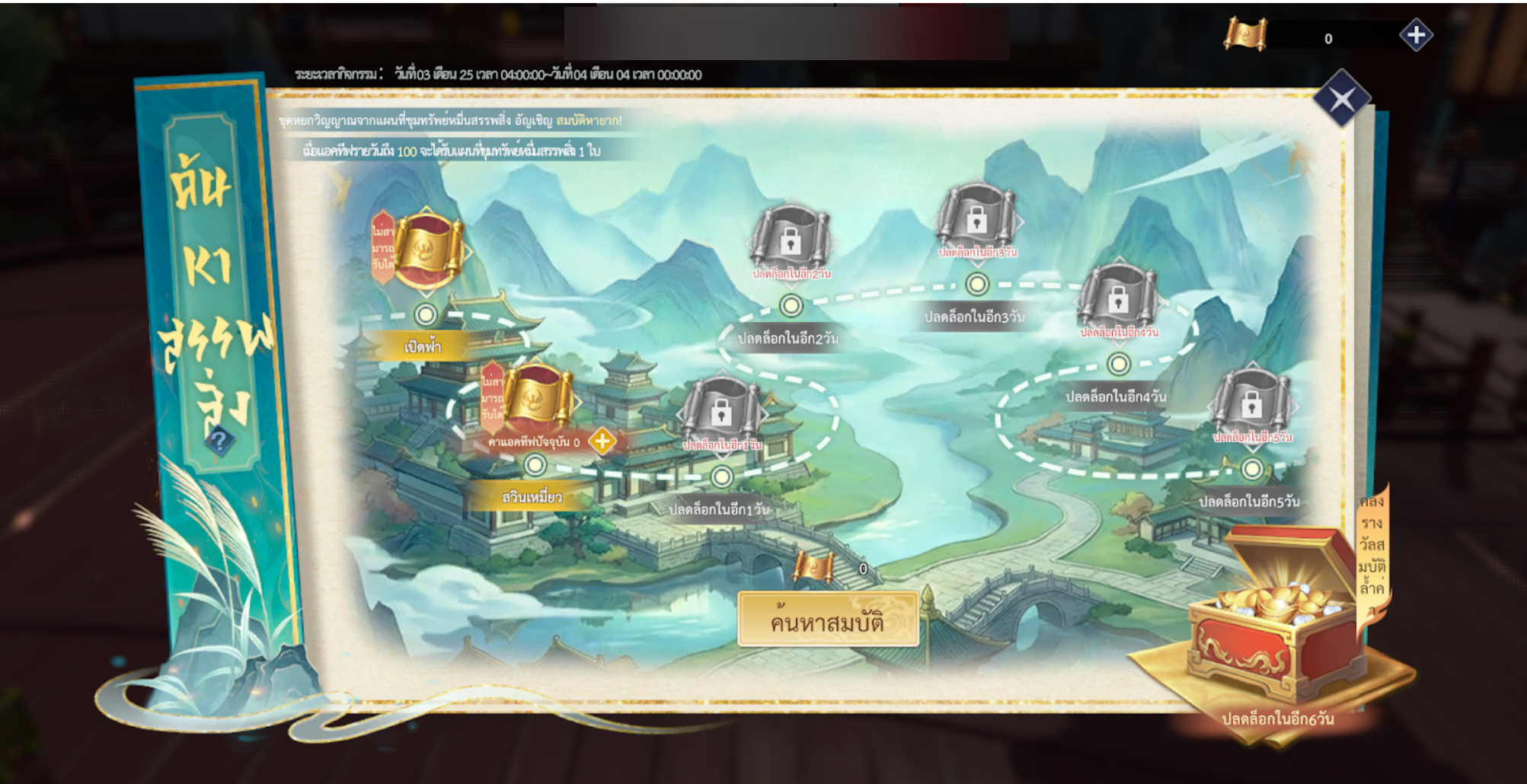The image size is (1527, 784).
Task: Open the question mark help icon
Action: (219, 440)
